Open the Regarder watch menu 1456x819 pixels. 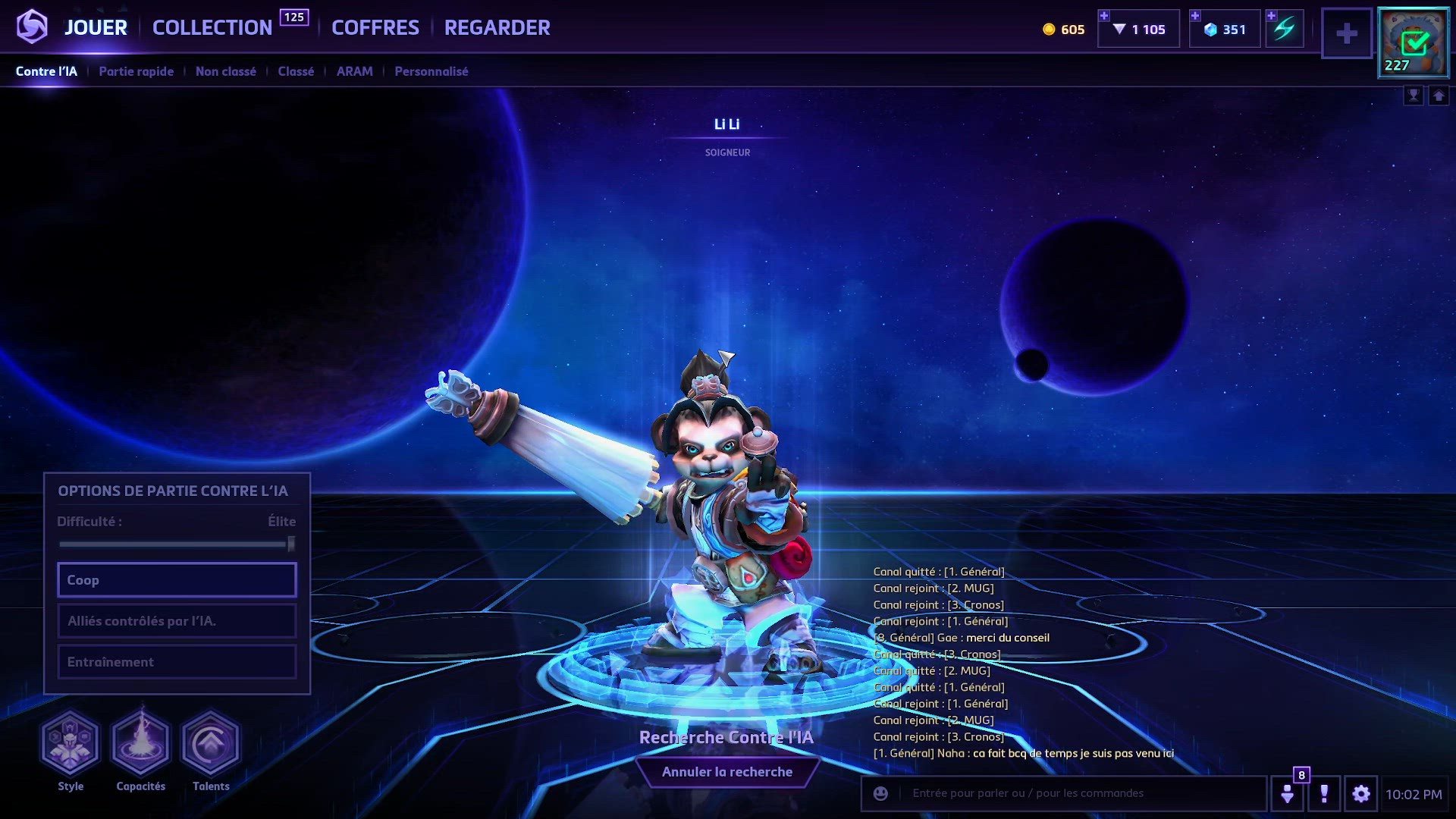pyautogui.click(x=497, y=28)
